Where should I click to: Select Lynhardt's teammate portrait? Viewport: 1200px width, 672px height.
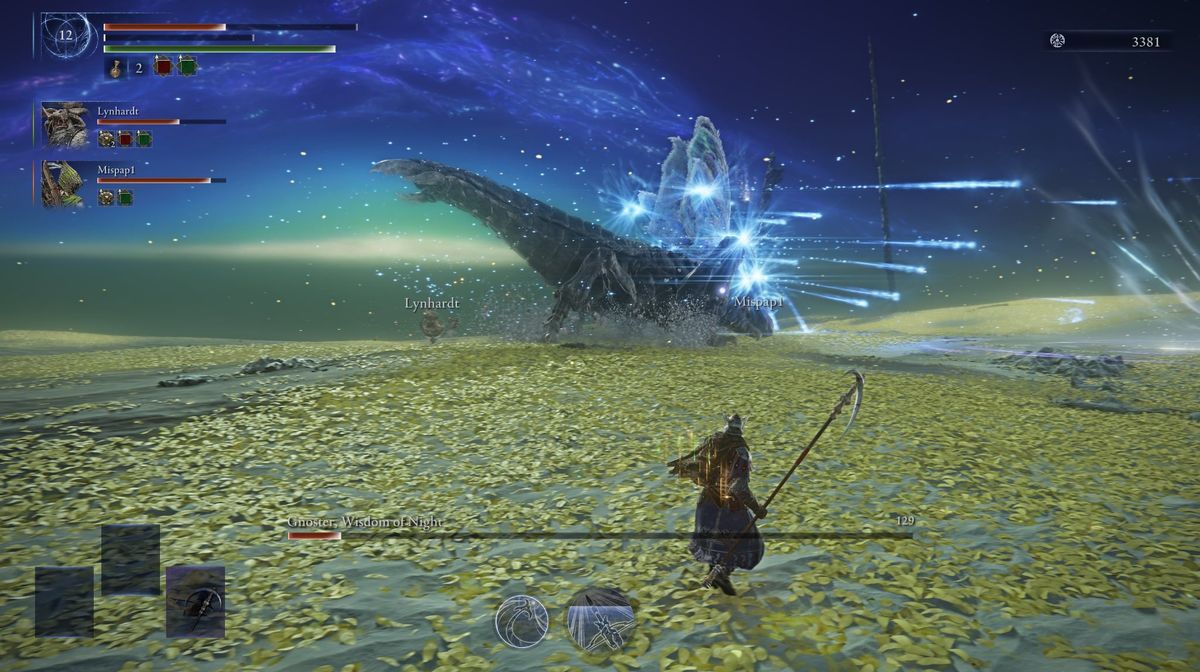65,125
